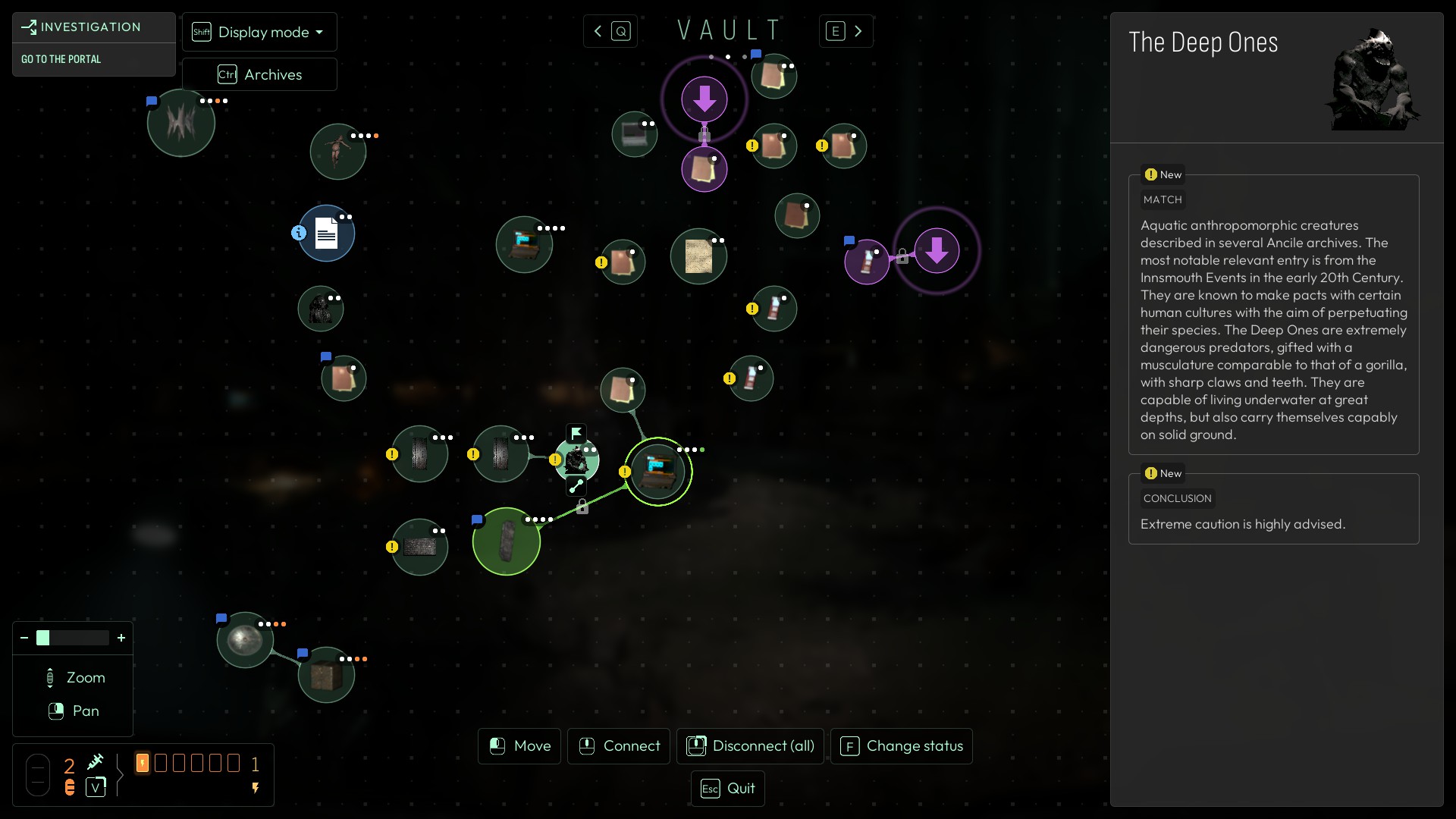Click the zoom slider plus button
Image resolution: width=1456 pixels, height=819 pixels.
click(121, 638)
